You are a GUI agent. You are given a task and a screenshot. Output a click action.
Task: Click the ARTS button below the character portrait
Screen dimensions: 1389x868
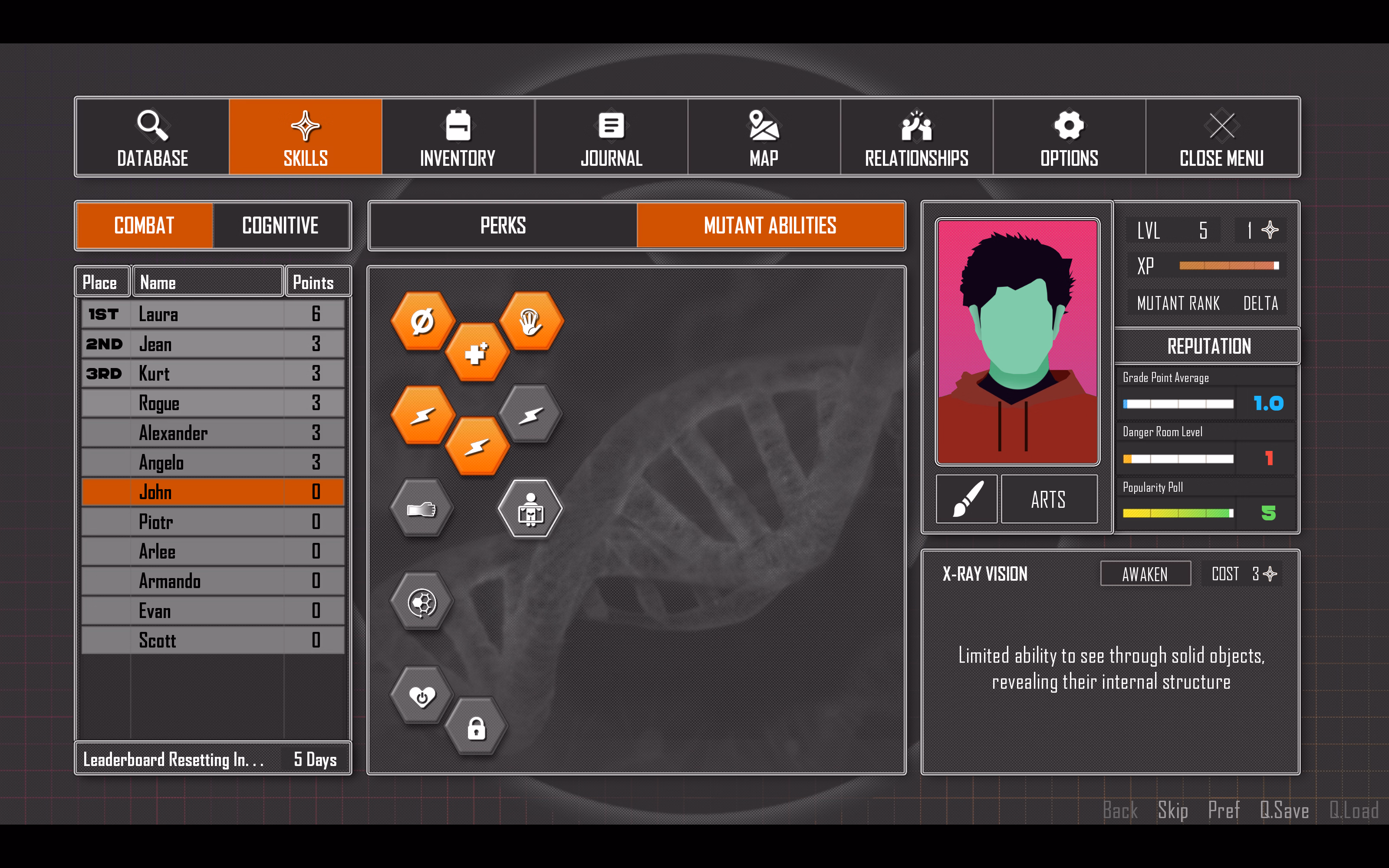pos(1049,499)
